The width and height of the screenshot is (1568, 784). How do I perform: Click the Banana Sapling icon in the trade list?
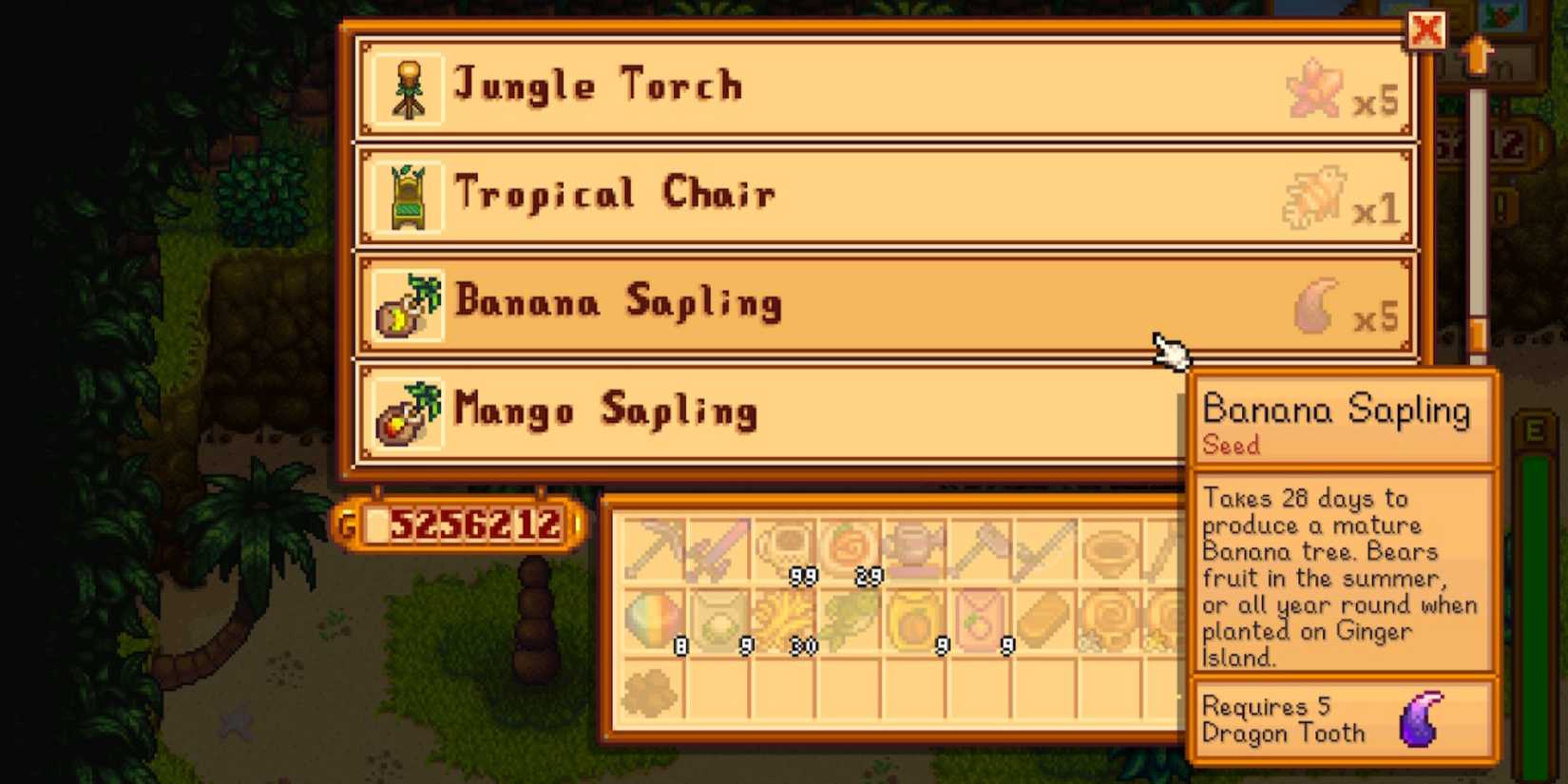tap(406, 304)
